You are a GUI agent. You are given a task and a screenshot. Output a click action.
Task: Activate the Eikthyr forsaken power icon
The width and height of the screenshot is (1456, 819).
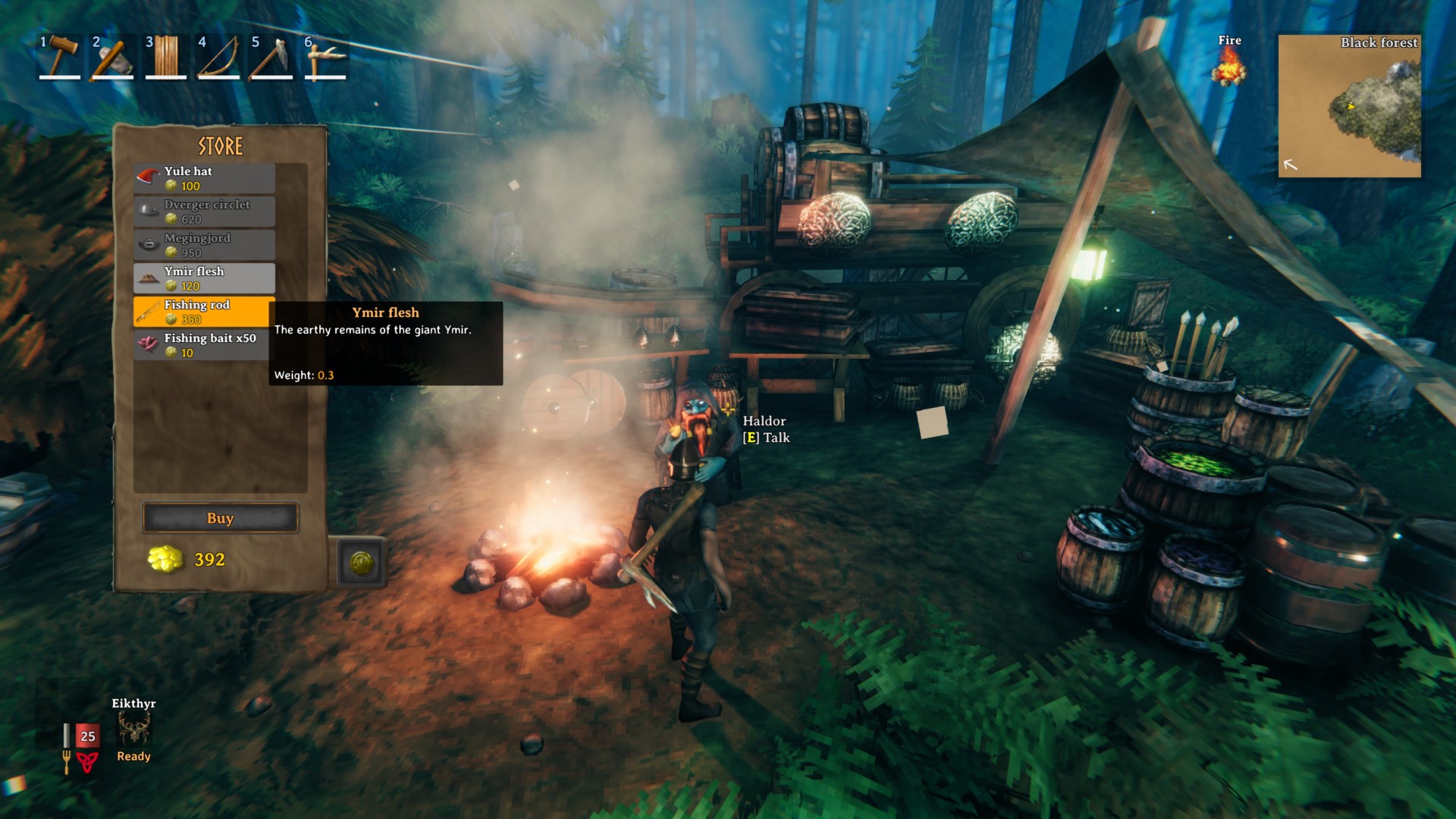(x=133, y=730)
